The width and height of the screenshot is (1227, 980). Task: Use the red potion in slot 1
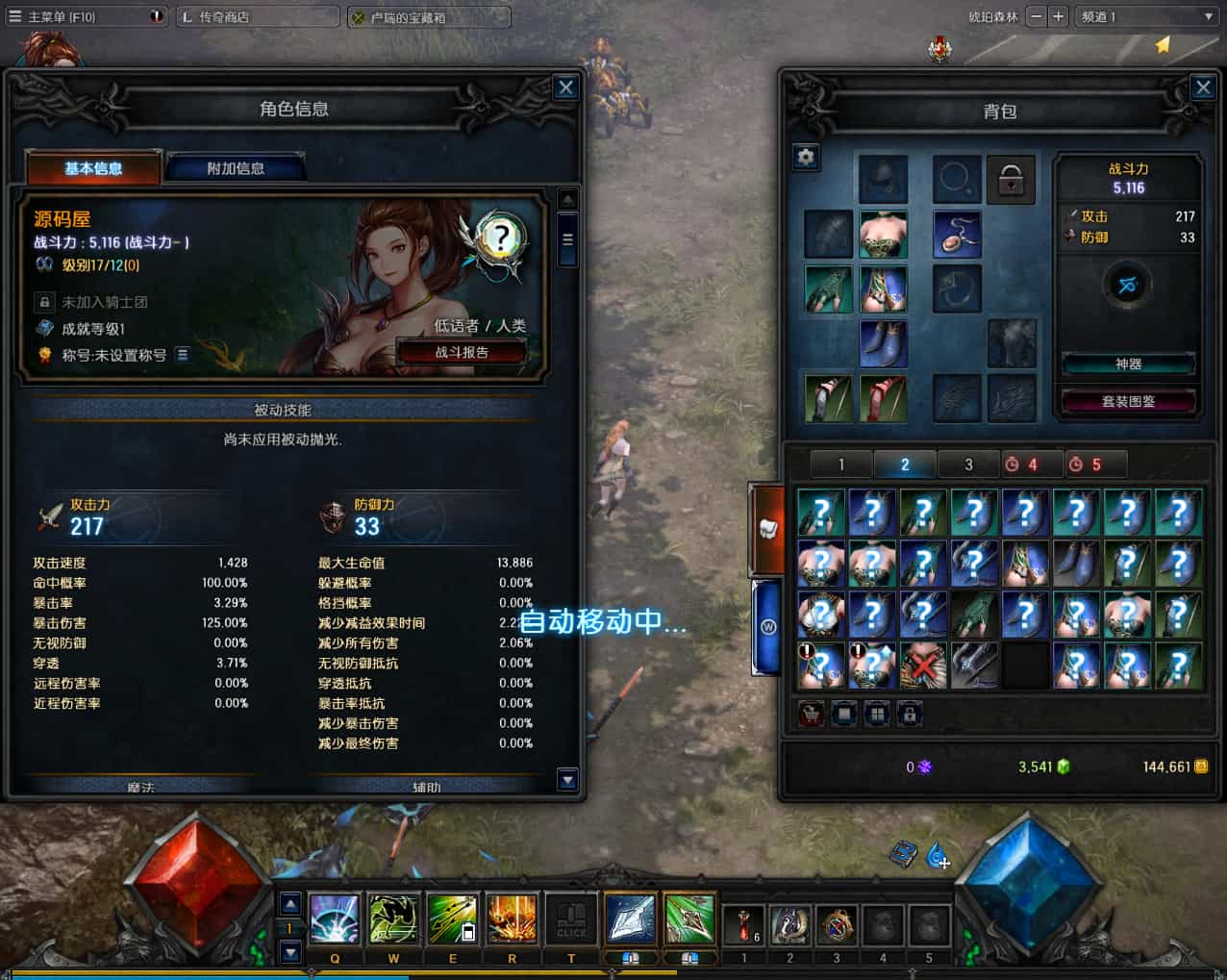pos(743,924)
